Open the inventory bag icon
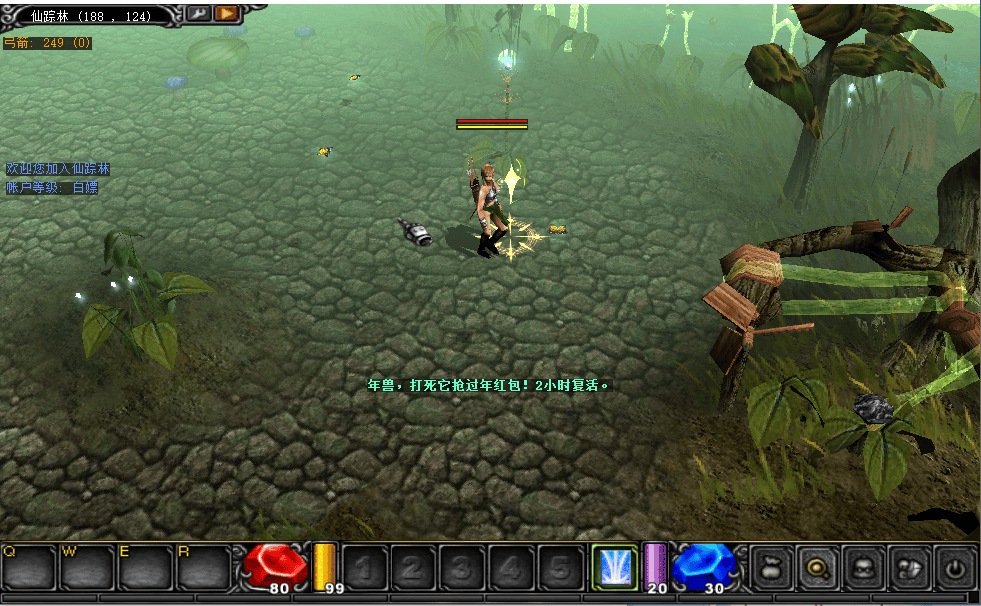981x606 pixels. point(771,568)
